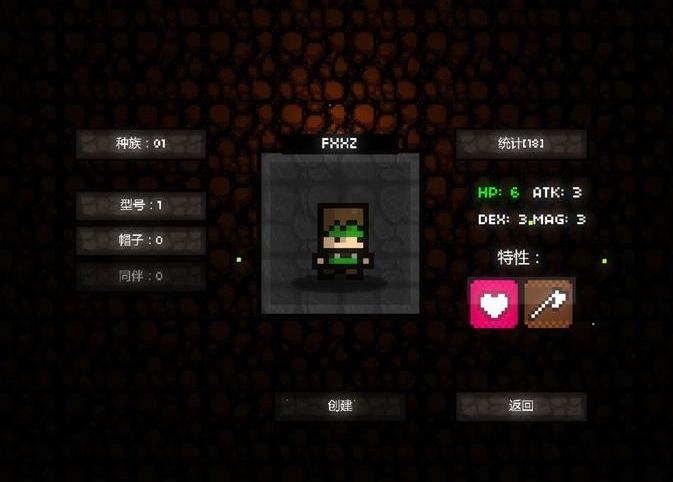This screenshot has height=482, width=673.
Task: Change the 种族 race option
Action: pos(141,144)
